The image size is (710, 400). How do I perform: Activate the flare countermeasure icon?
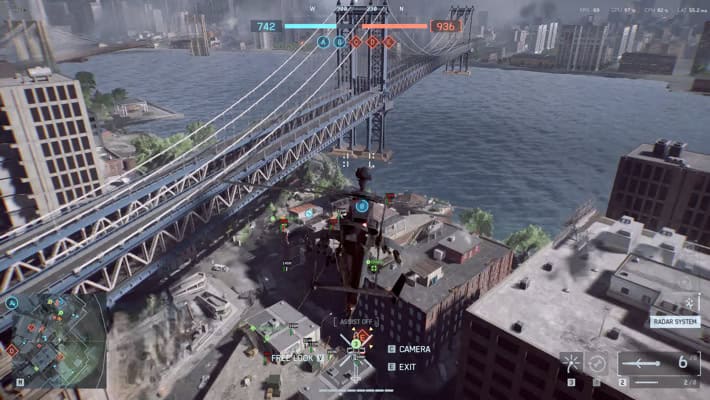coord(571,363)
